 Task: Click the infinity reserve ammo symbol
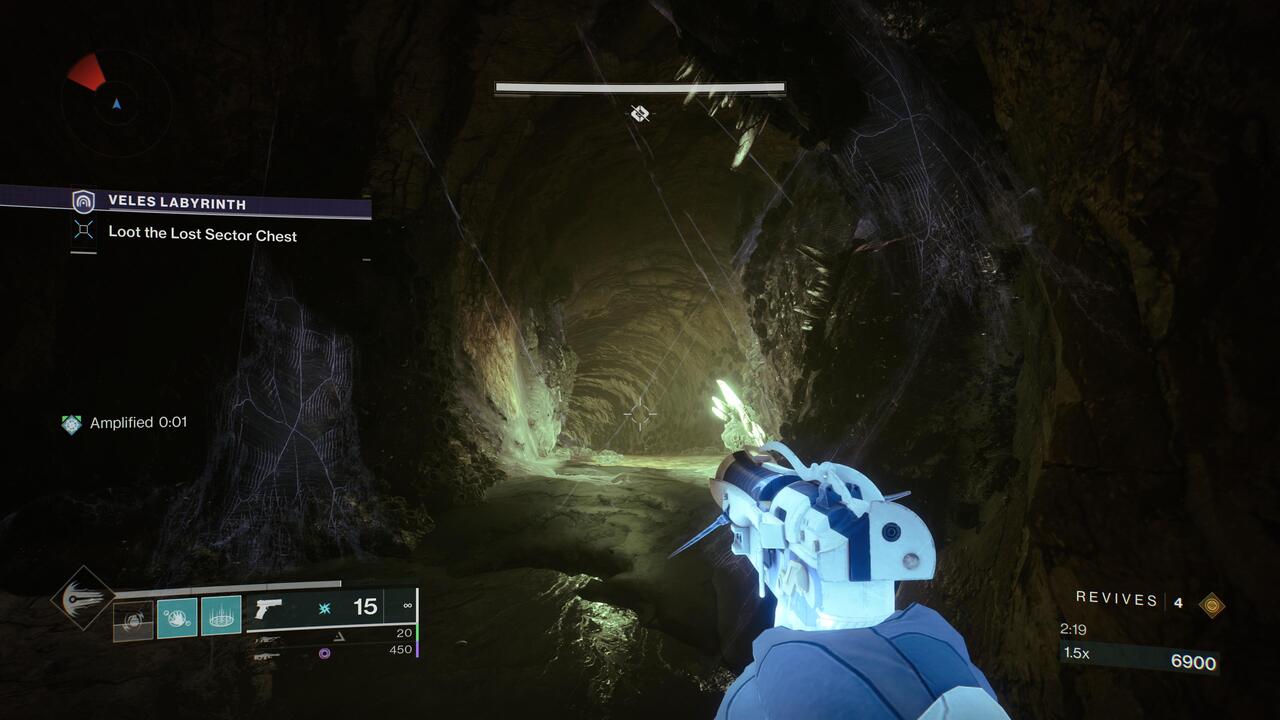pos(408,604)
